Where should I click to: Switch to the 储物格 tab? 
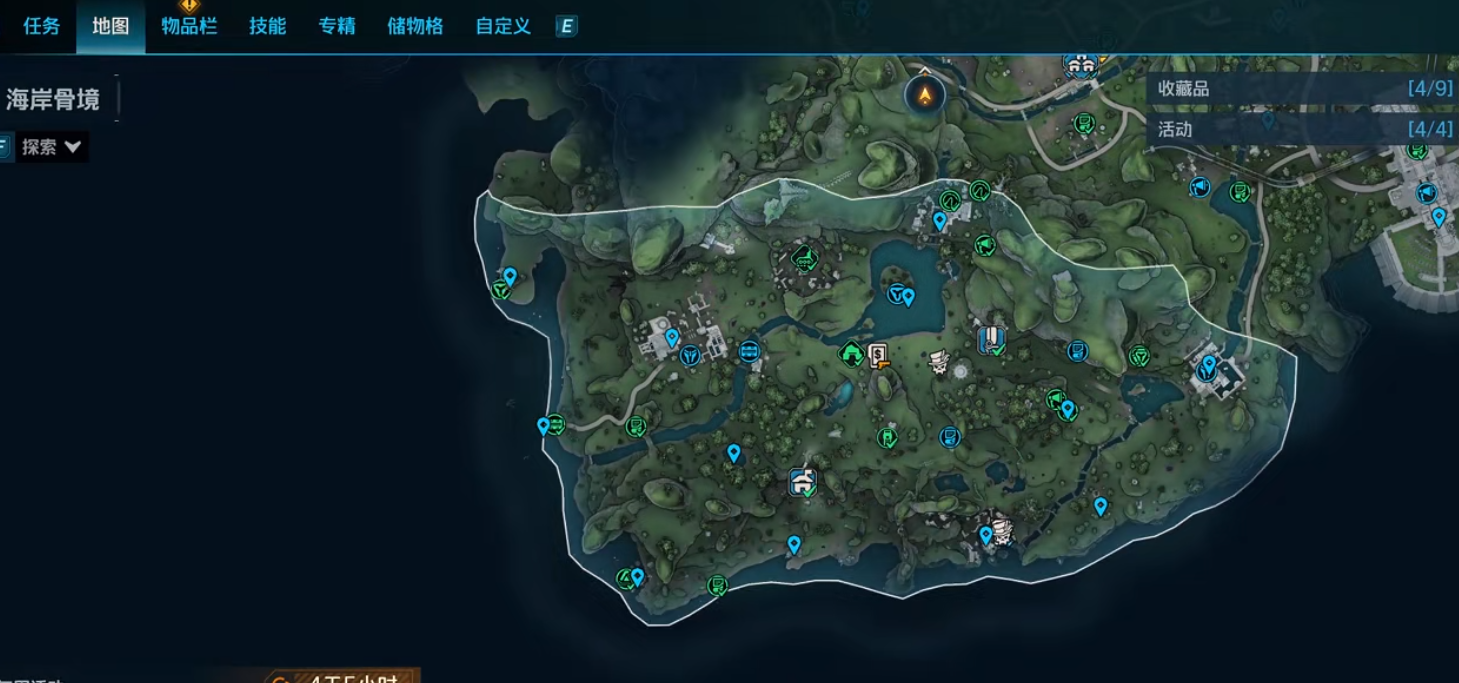click(415, 27)
